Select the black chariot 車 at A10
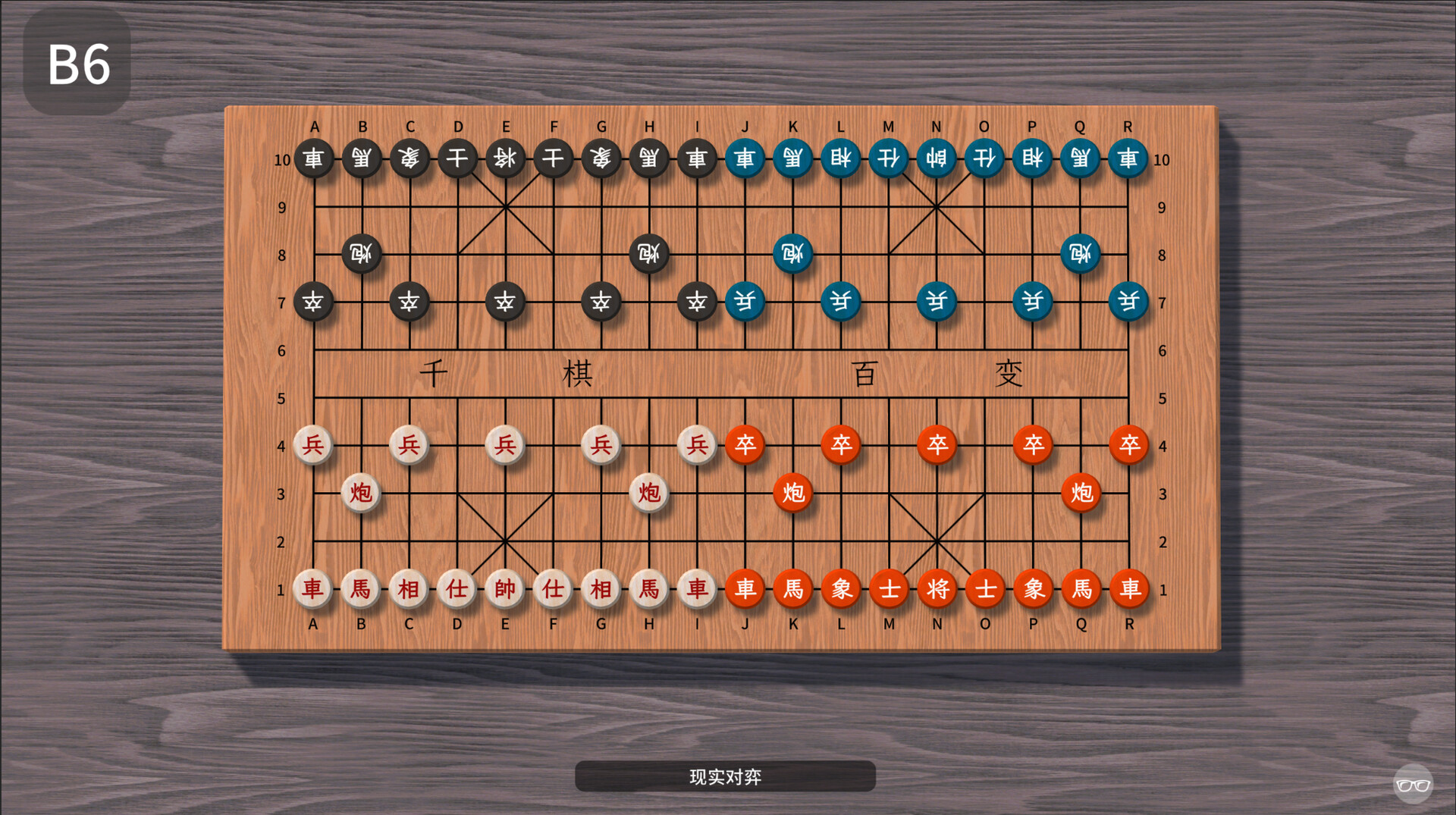The width and height of the screenshot is (1456, 815). pos(314,159)
